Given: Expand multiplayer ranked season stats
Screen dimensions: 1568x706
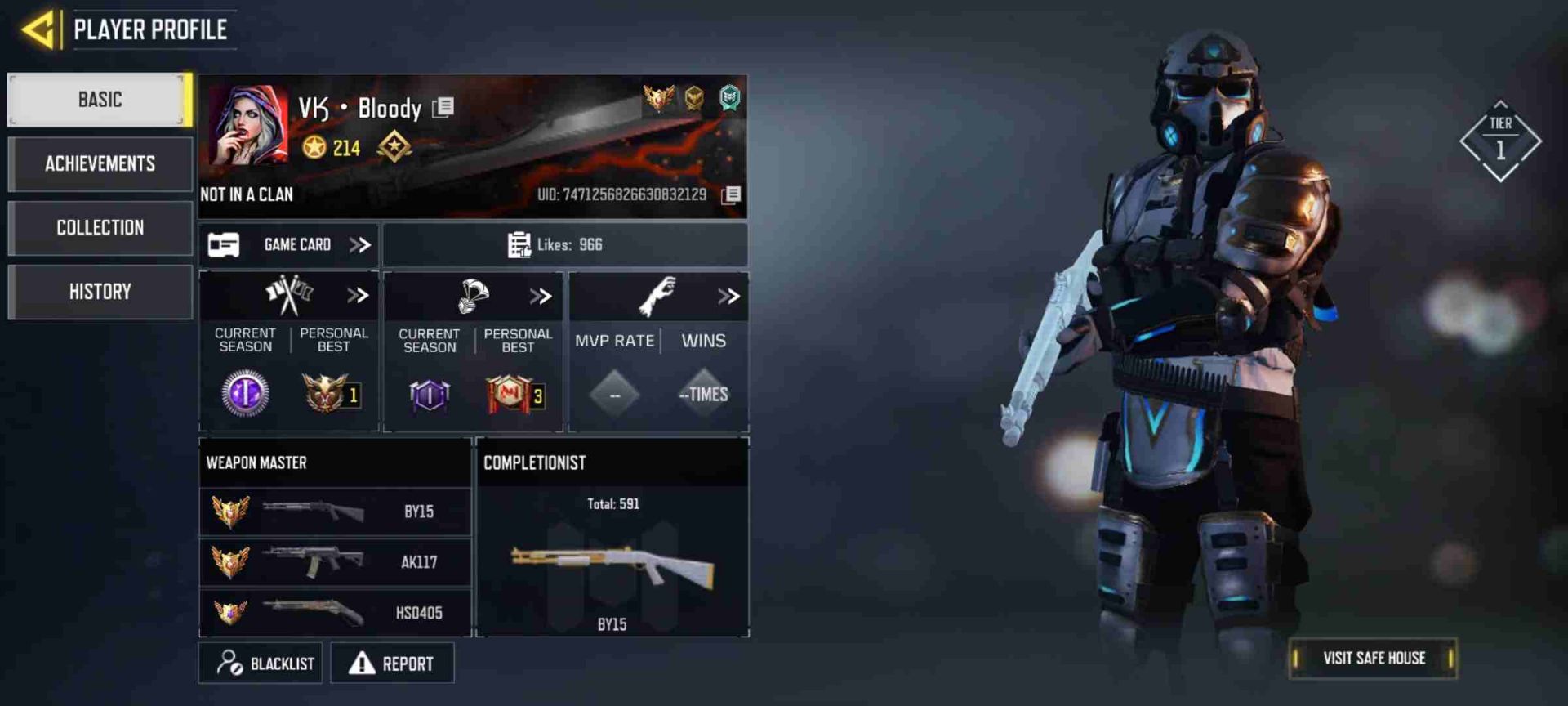Looking at the screenshot, I should [x=357, y=296].
